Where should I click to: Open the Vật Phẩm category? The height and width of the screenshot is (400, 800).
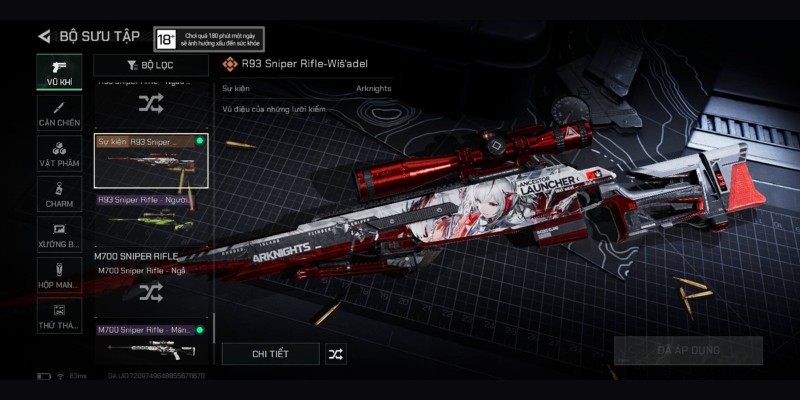[59, 154]
